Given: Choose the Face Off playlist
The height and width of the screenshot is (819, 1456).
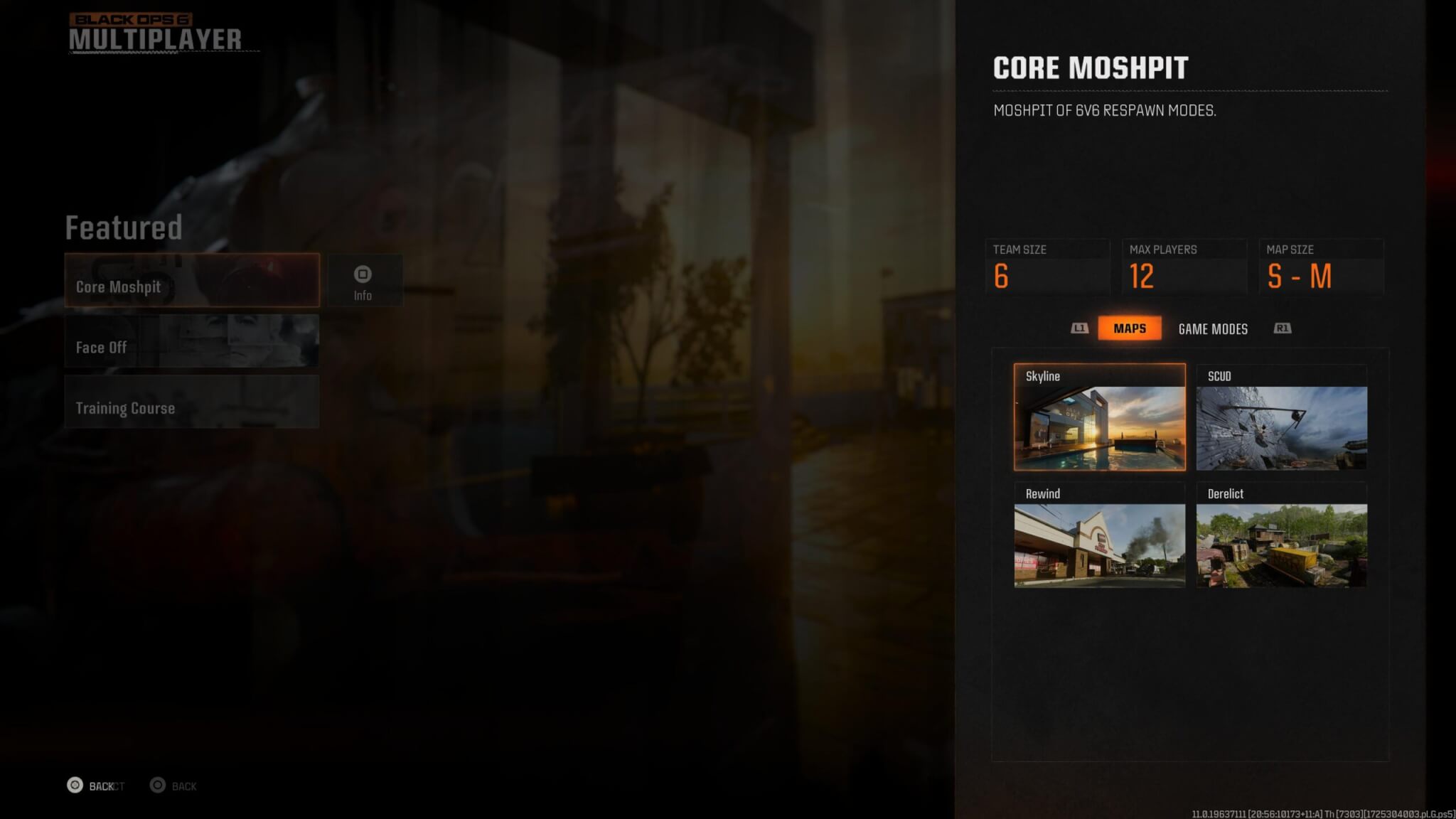Looking at the screenshot, I should (x=192, y=341).
